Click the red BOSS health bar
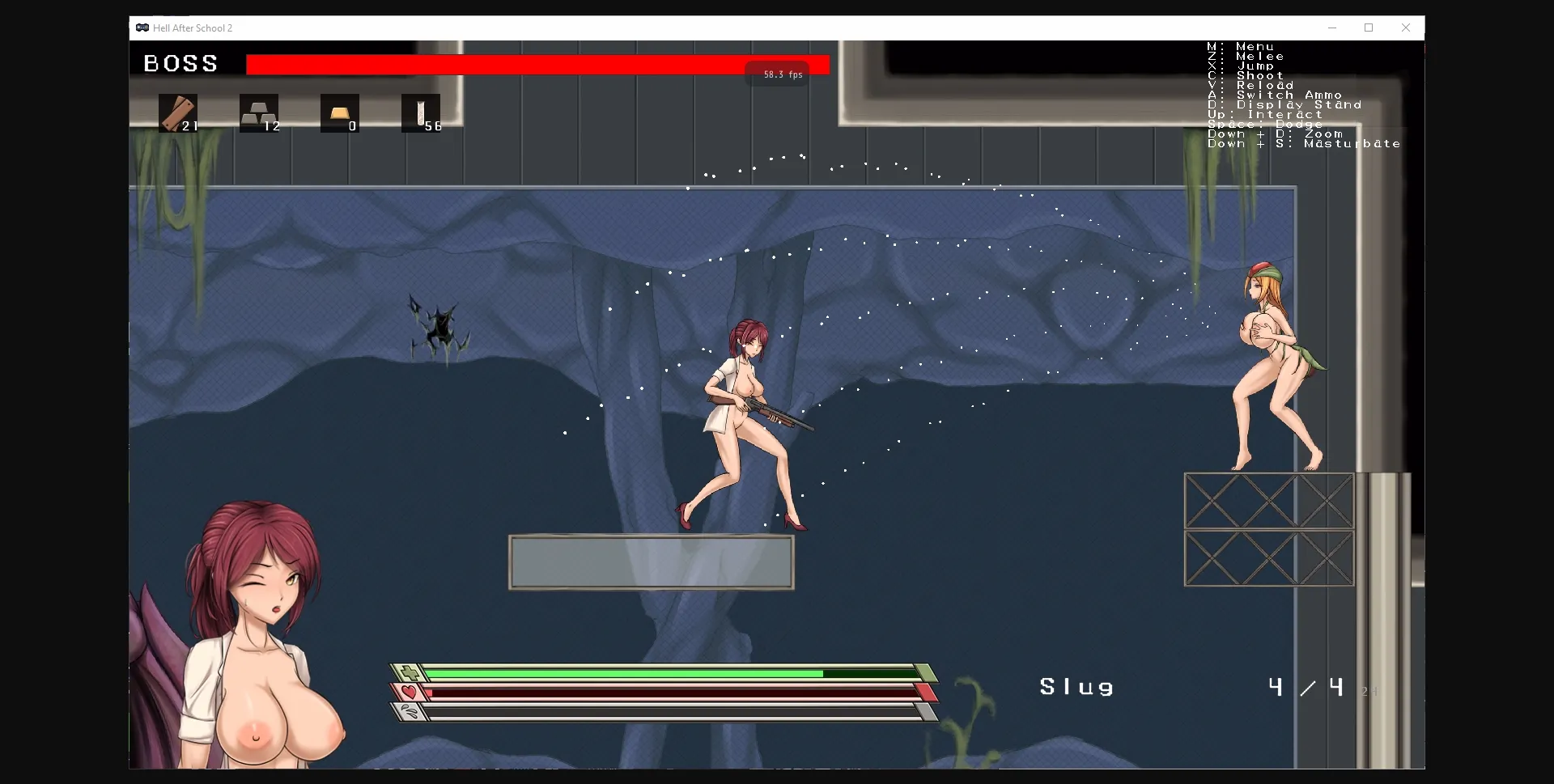The height and width of the screenshot is (784, 1554). (x=534, y=64)
